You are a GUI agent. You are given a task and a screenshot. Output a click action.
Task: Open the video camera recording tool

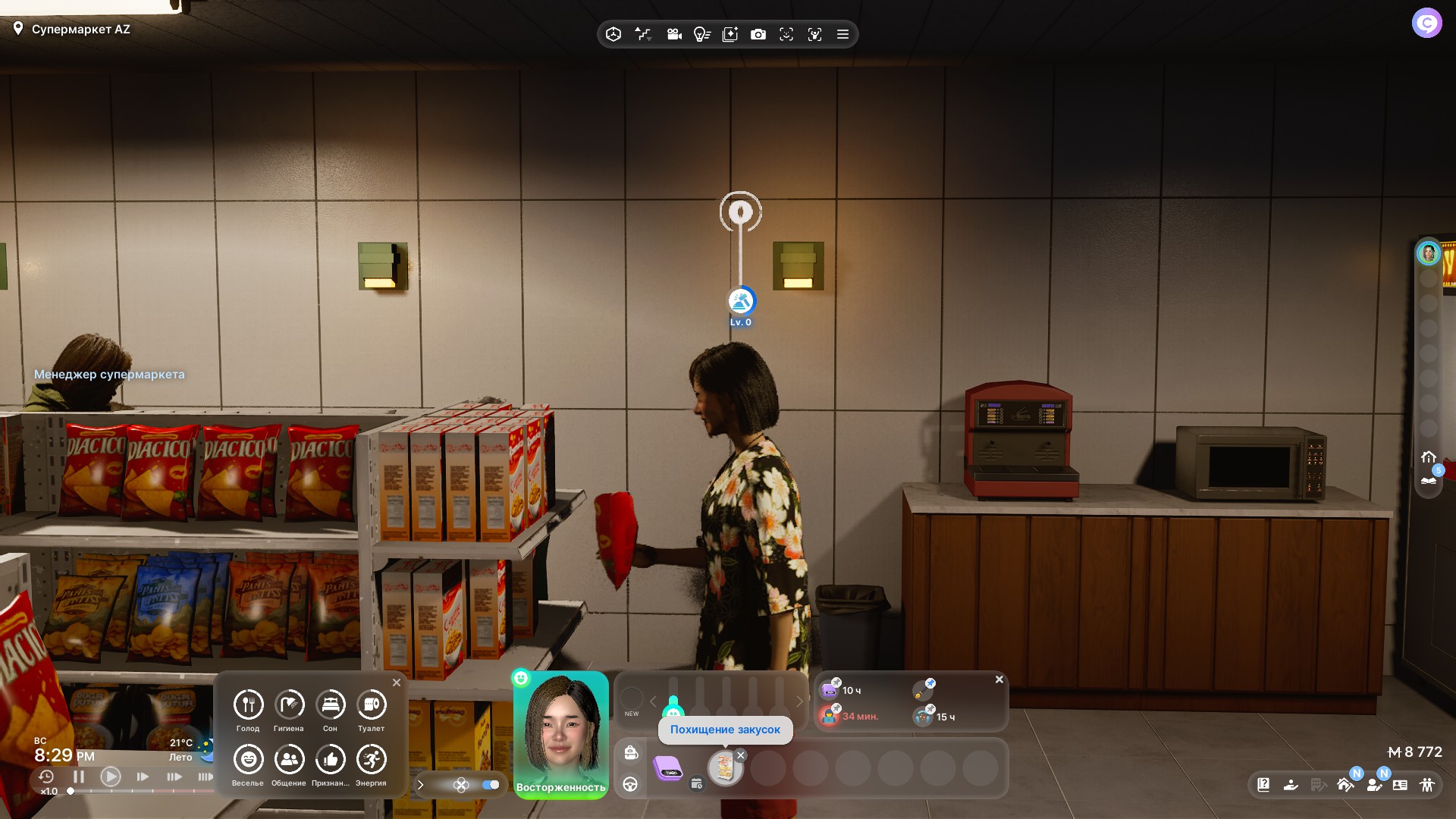[674, 34]
